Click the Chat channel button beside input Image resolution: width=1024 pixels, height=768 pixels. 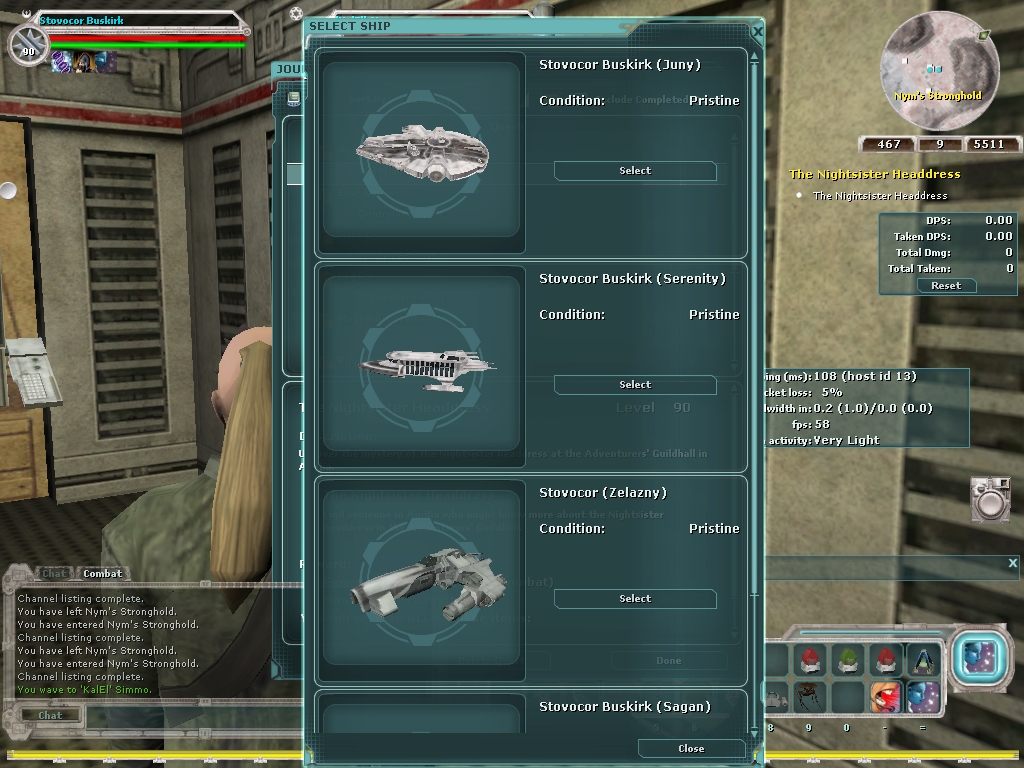(x=50, y=715)
